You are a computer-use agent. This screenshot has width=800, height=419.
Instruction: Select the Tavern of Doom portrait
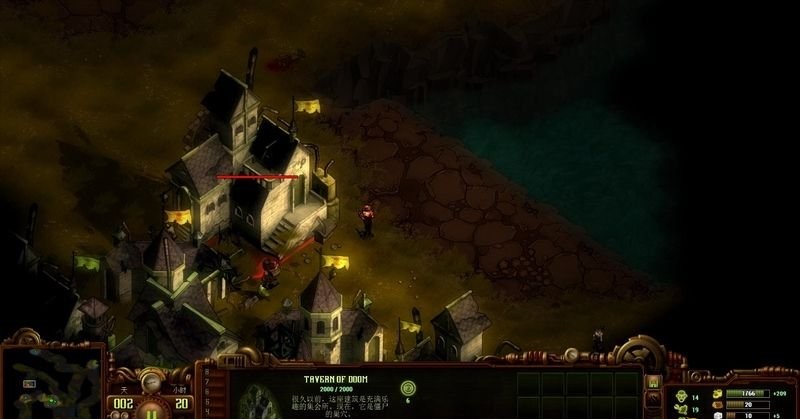coord(258,402)
